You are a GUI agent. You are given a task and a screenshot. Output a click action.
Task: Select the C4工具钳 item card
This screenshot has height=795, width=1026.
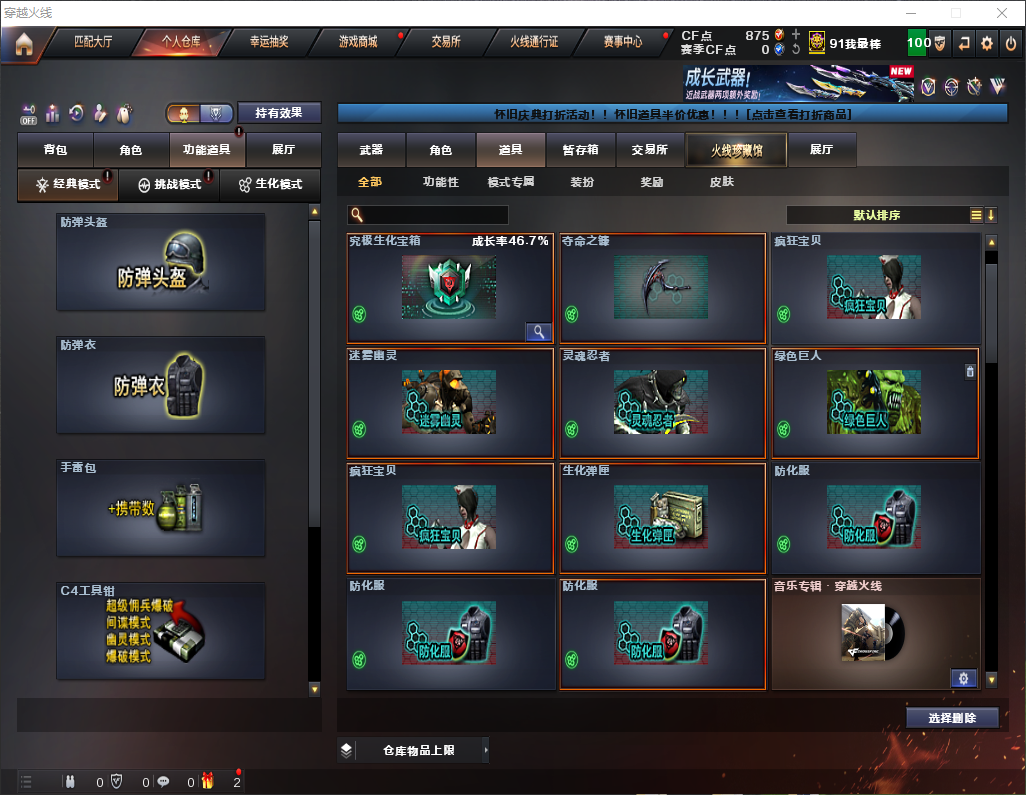pyautogui.click(x=161, y=631)
